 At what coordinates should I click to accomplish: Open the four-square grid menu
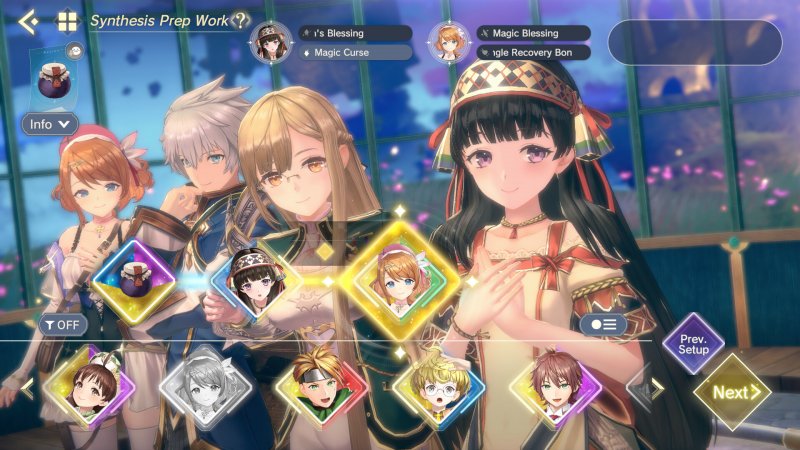[x=67, y=21]
